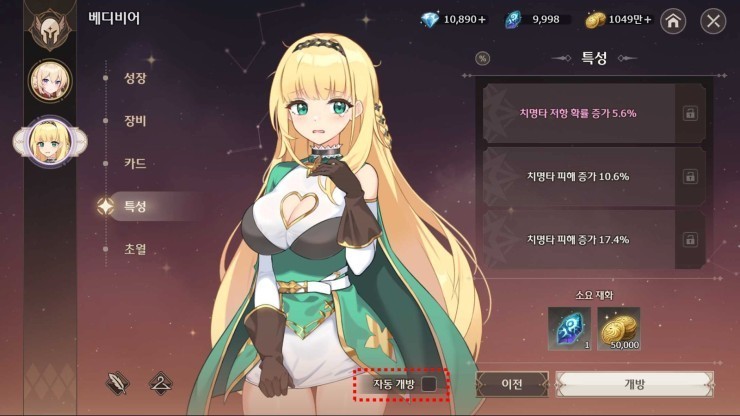This screenshot has height=416, width=740.
Task: Toggle the 자동 개방 checkbox
Action: (428, 384)
